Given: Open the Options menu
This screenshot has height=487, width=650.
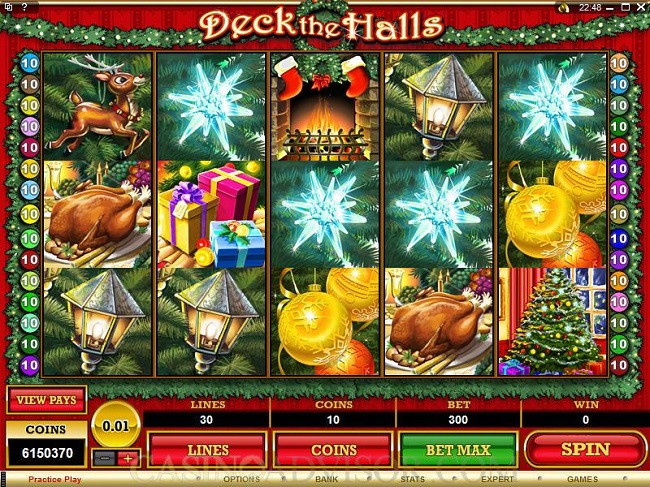Looking at the screenshot, I should (x=241, y=480).
